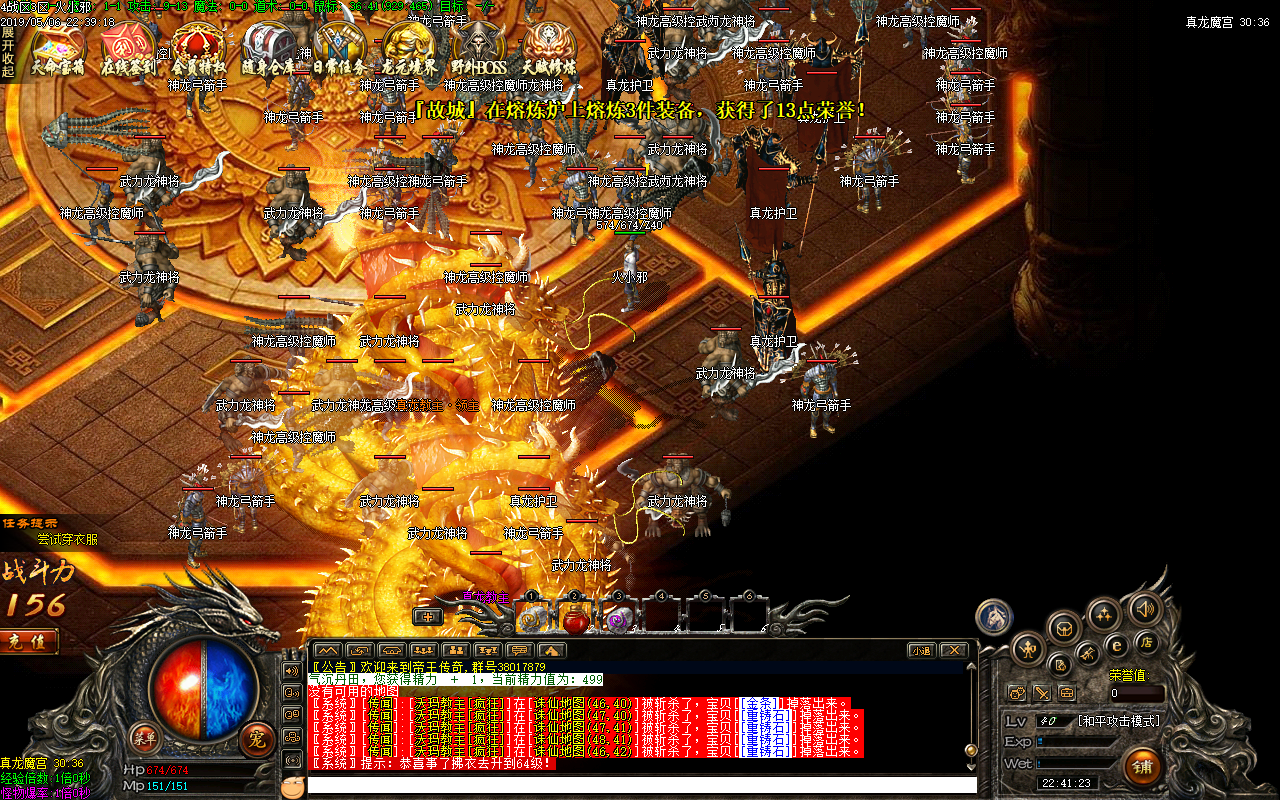Close the chat panel with X button
The width and height of the screenshot is (1280, 800).
click(954, 650)
